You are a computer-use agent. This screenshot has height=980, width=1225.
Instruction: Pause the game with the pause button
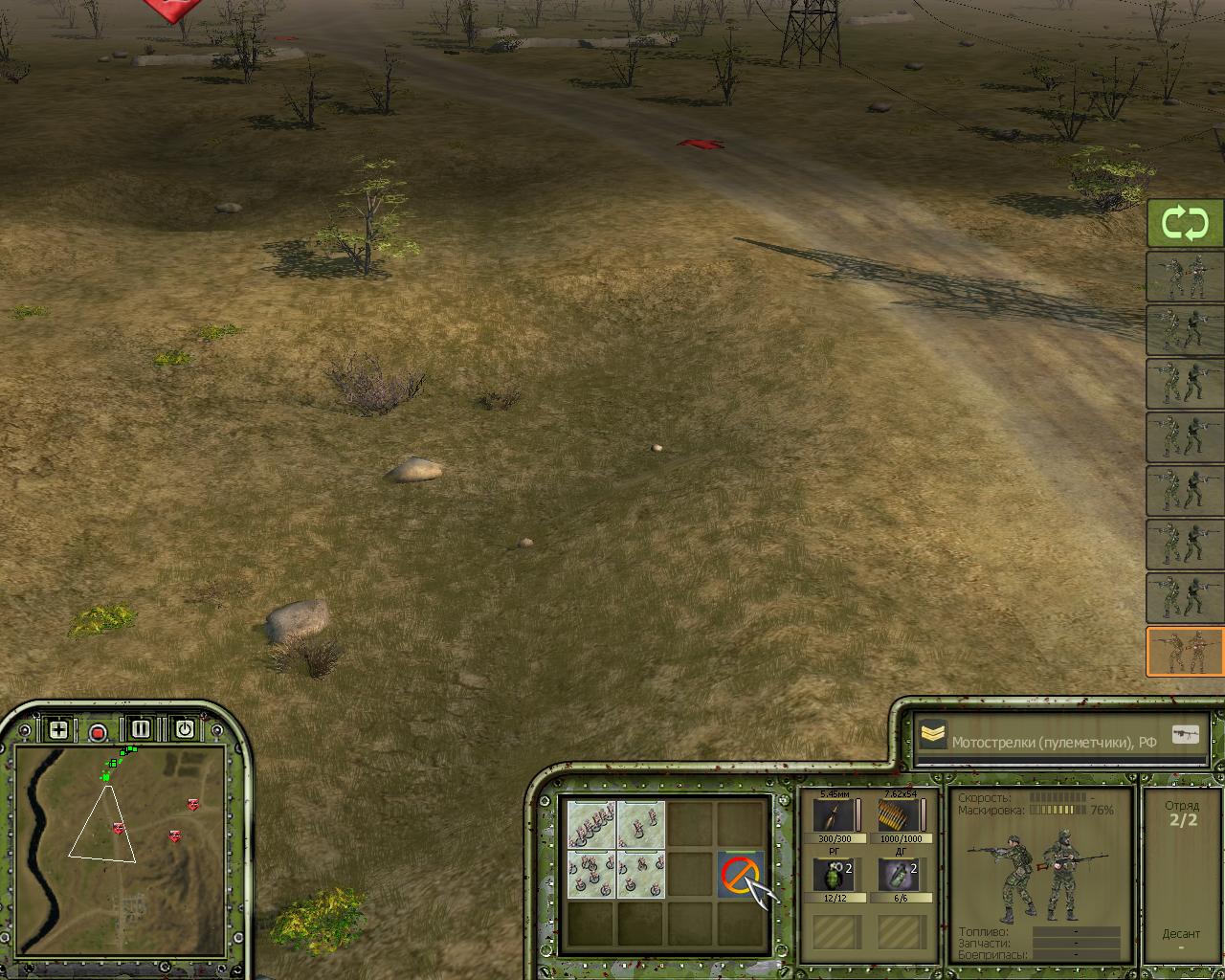(141, 729)
